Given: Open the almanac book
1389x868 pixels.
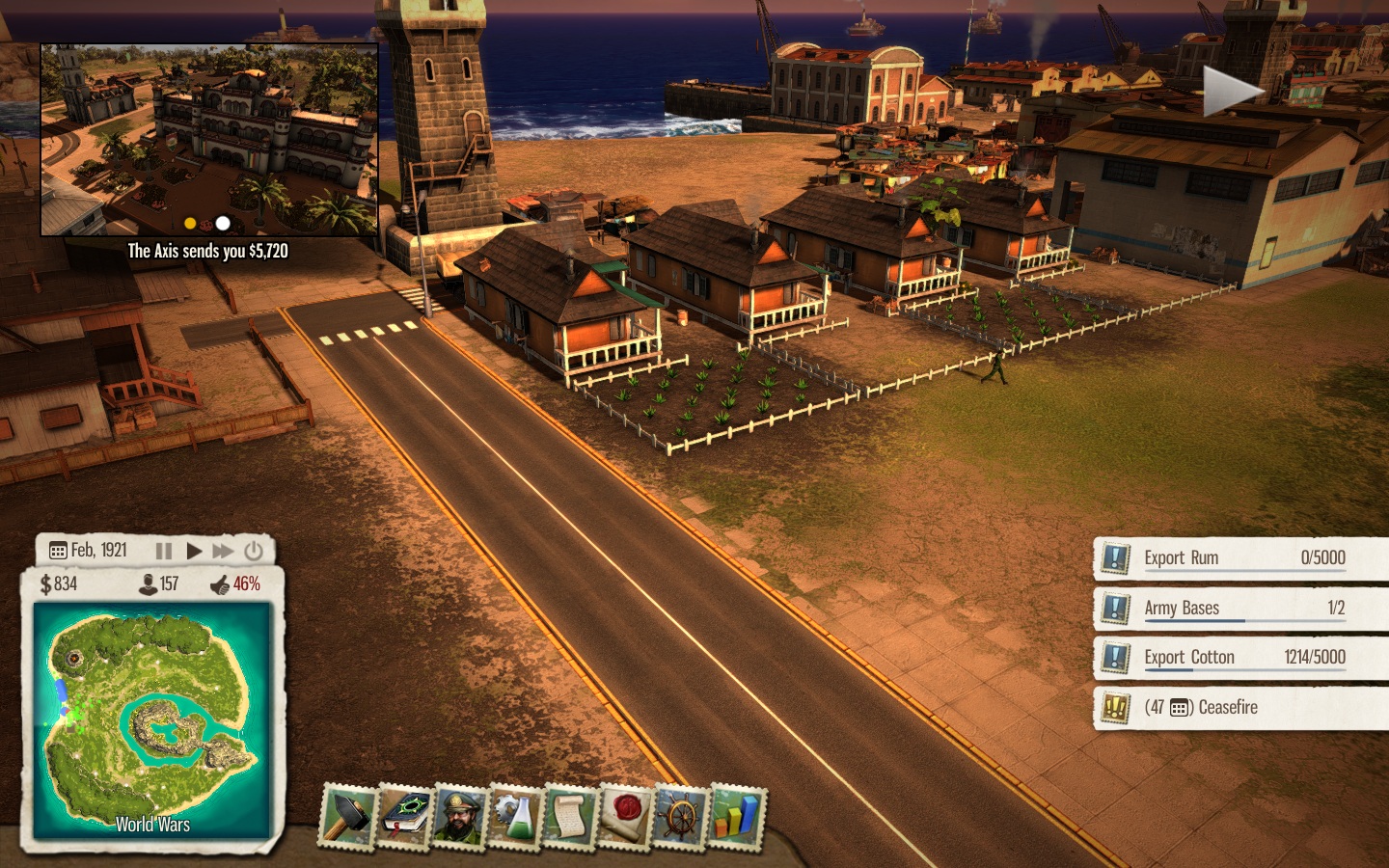Looking at the screenshot, I should pos(403,817).
